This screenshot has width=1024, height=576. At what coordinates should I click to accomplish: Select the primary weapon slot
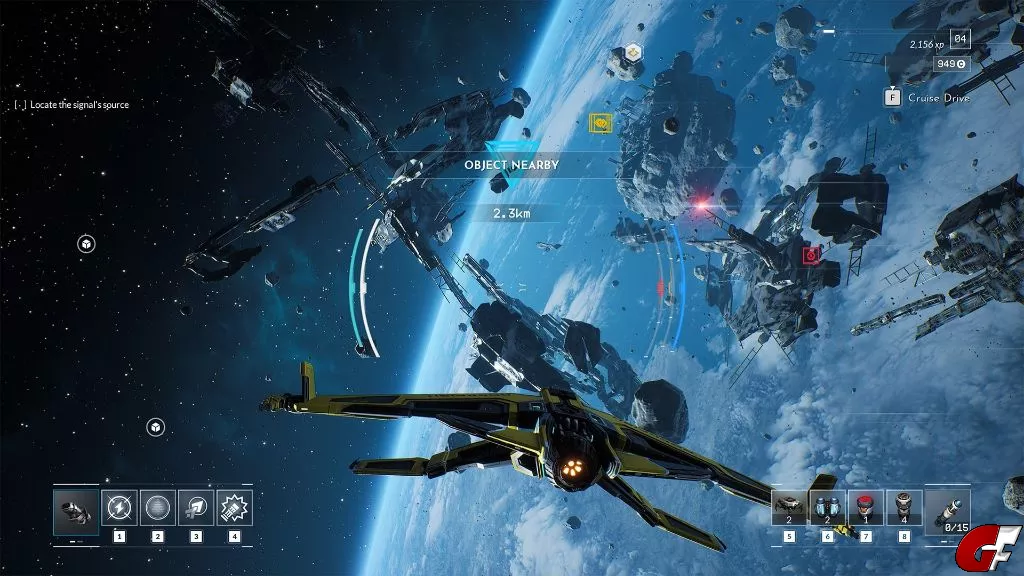pyautogui.click(x=76, y=508)
